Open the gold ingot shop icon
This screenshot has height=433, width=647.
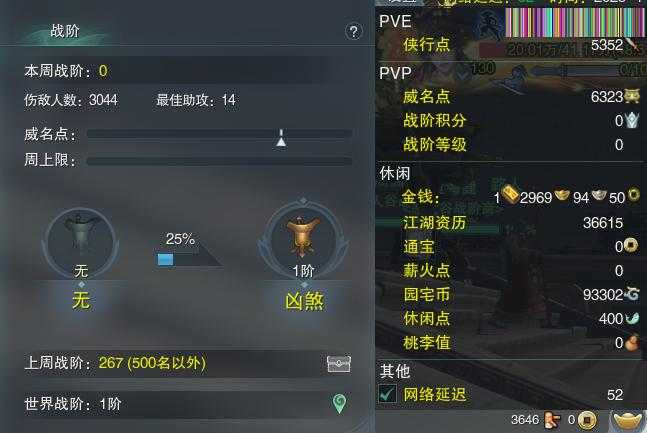(x=627, y=419)
